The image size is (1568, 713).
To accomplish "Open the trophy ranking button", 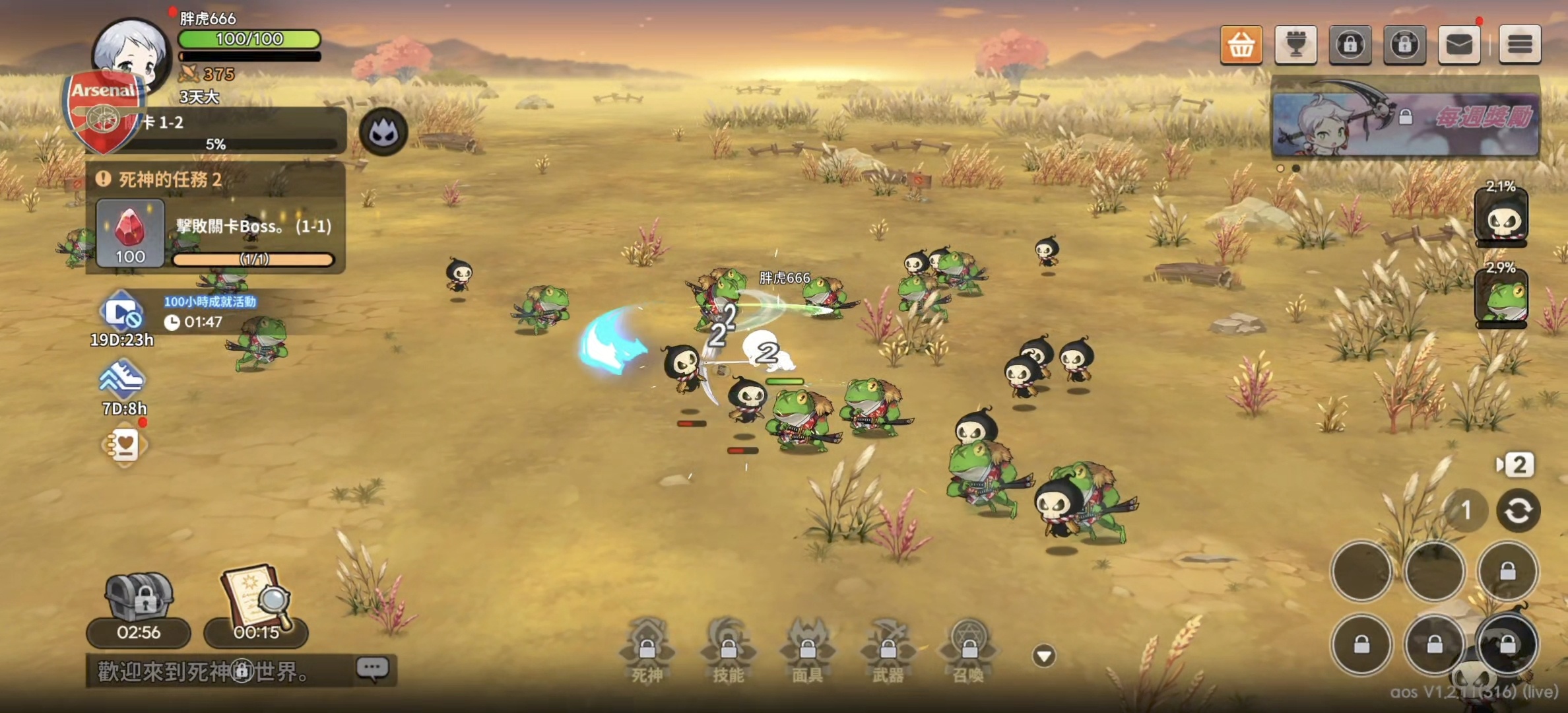I will [1295, 45].
